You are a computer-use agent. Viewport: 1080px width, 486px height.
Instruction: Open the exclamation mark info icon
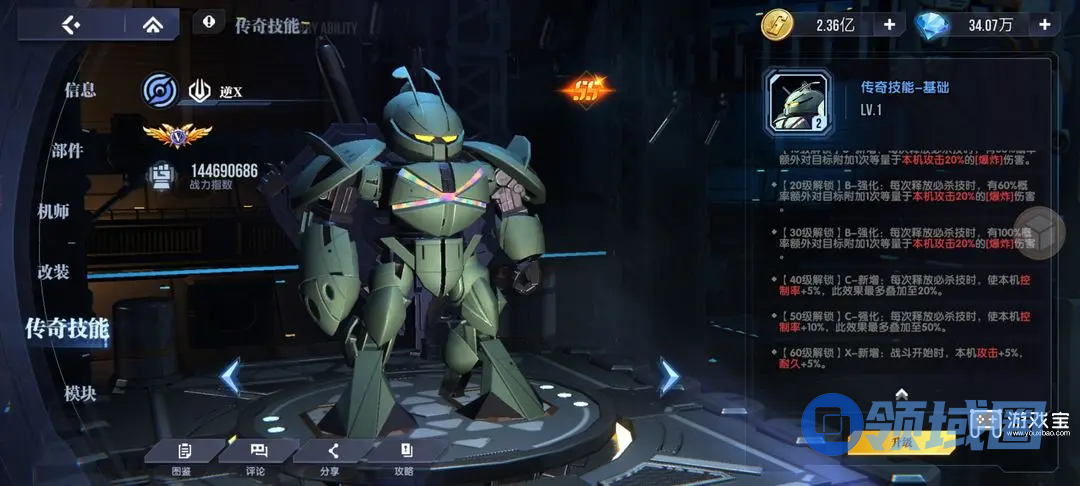click(209, 20)
